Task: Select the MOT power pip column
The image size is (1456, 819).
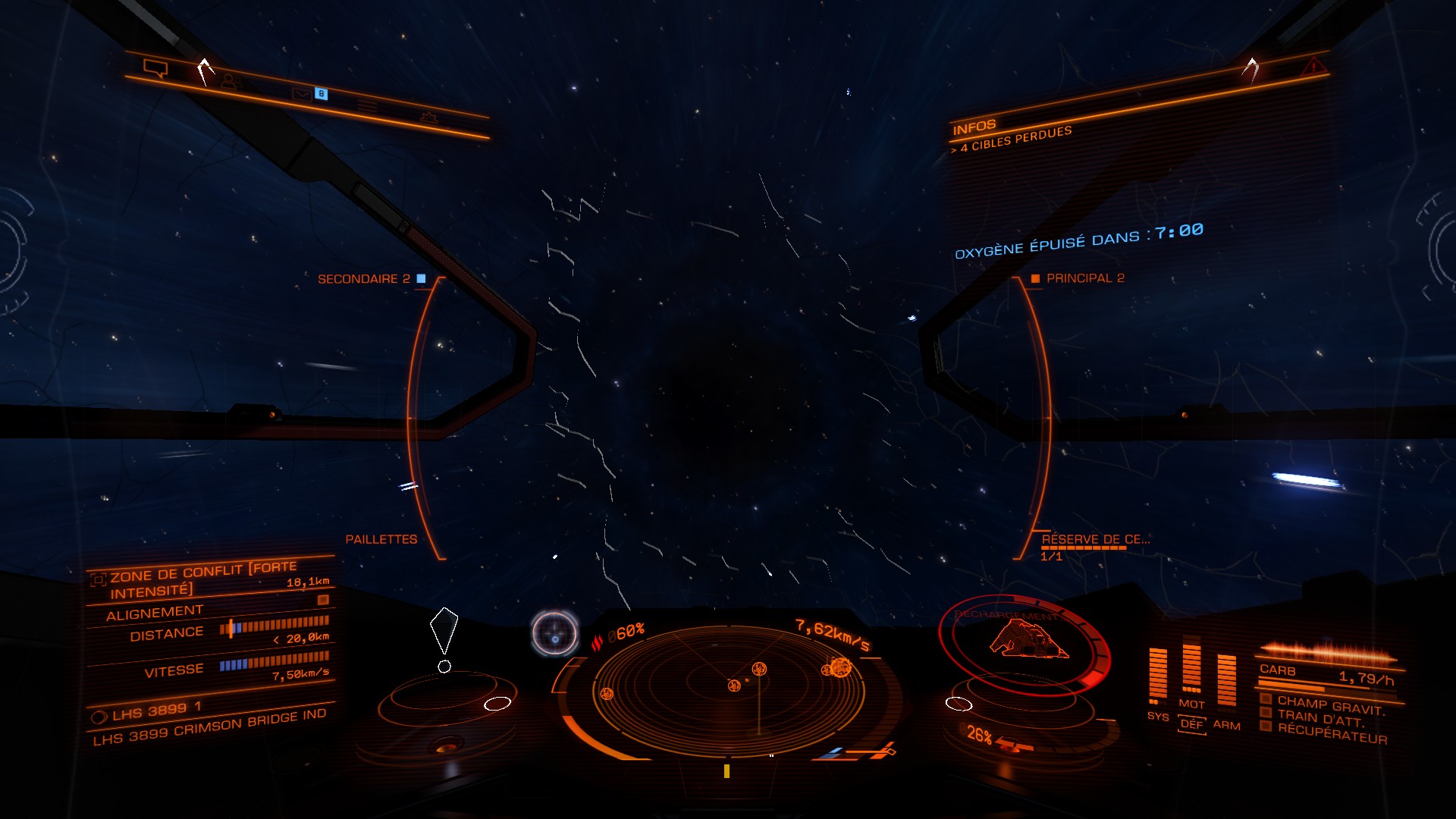Action: (x=1191, y=669)
